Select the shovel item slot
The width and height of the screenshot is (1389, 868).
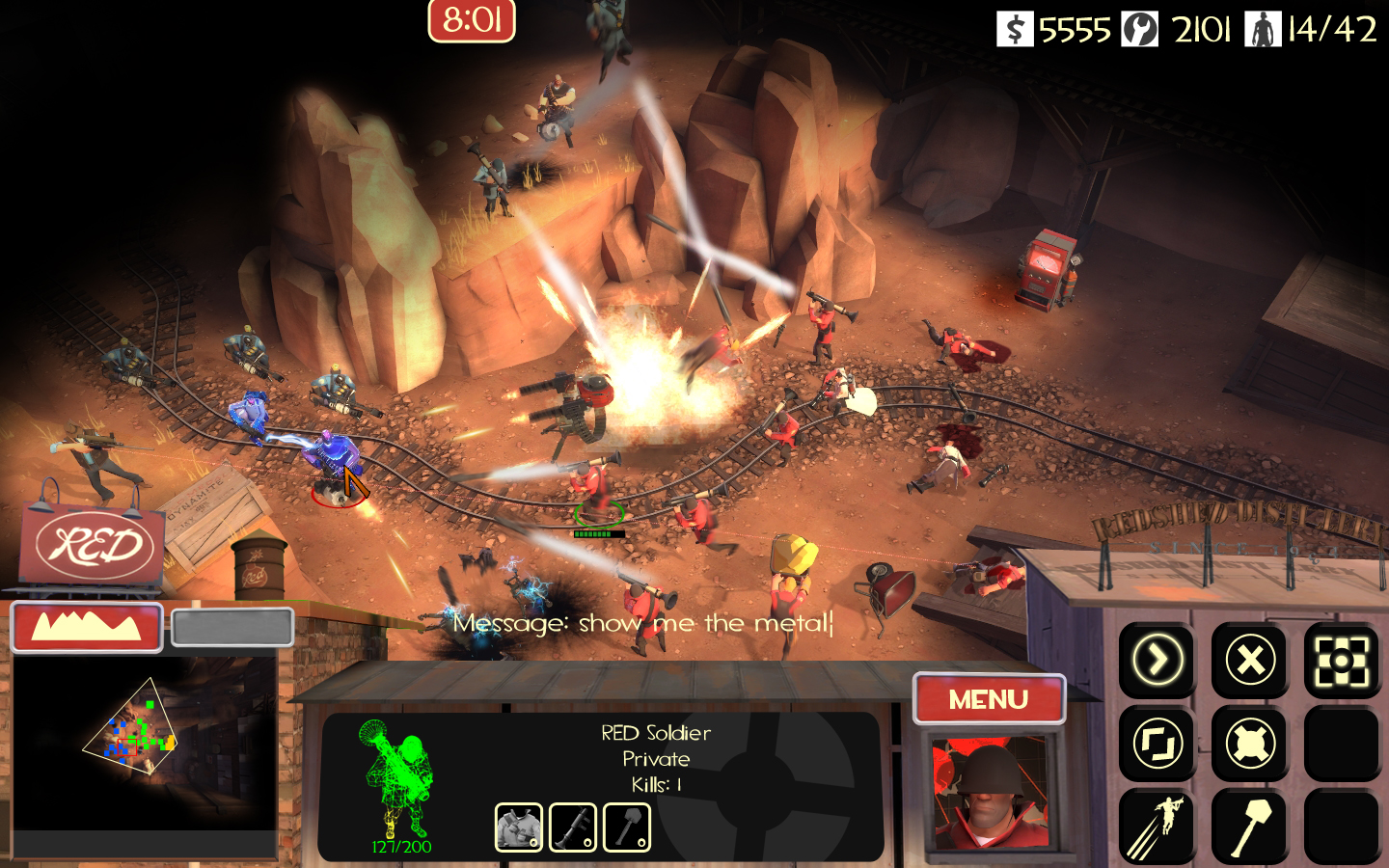coord(627,827)
